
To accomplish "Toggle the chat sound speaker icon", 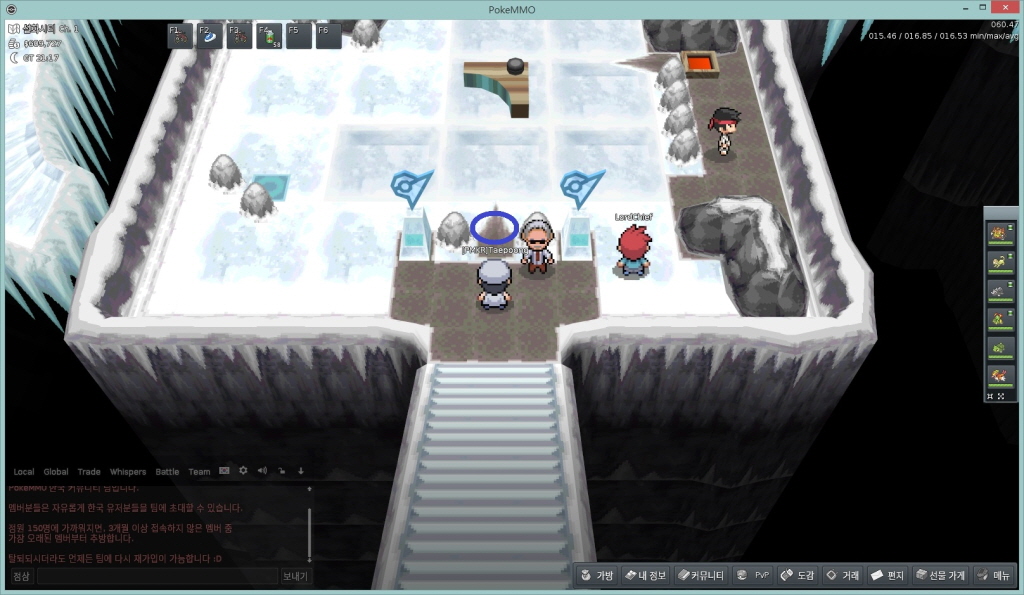I will click(262, 470).
